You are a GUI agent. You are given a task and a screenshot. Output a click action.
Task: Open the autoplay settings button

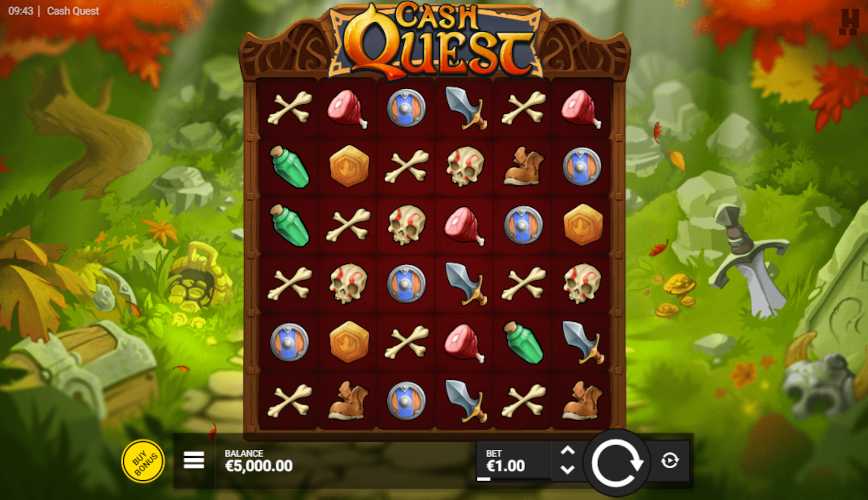click(x=670, y=461)
